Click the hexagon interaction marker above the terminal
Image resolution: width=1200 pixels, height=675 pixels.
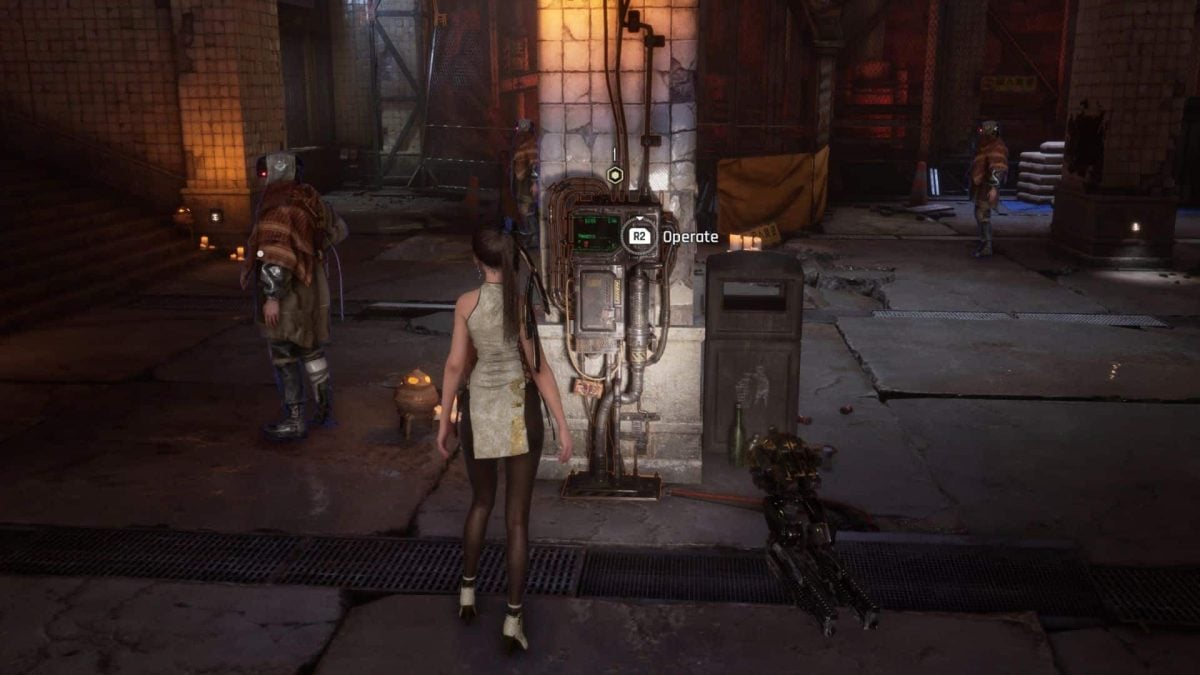[615, 175]
